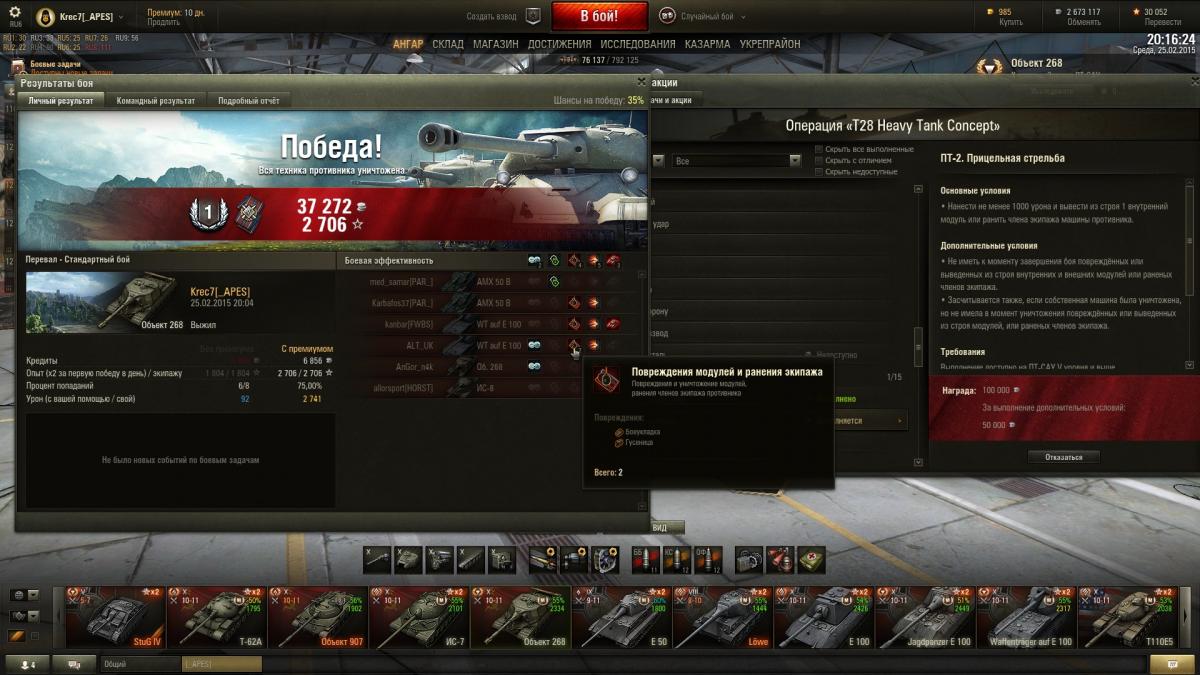The width and height of the screenshot is (1200, 675).
Task: Open the «Подробный отчёт» tab
Action: [x=248, y=100]
